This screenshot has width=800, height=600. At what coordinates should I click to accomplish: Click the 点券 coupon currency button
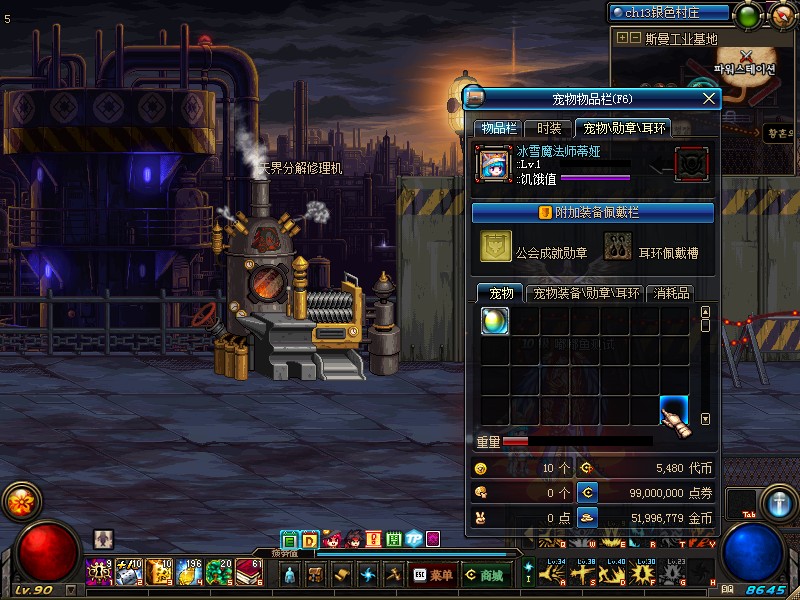(588, 492)
